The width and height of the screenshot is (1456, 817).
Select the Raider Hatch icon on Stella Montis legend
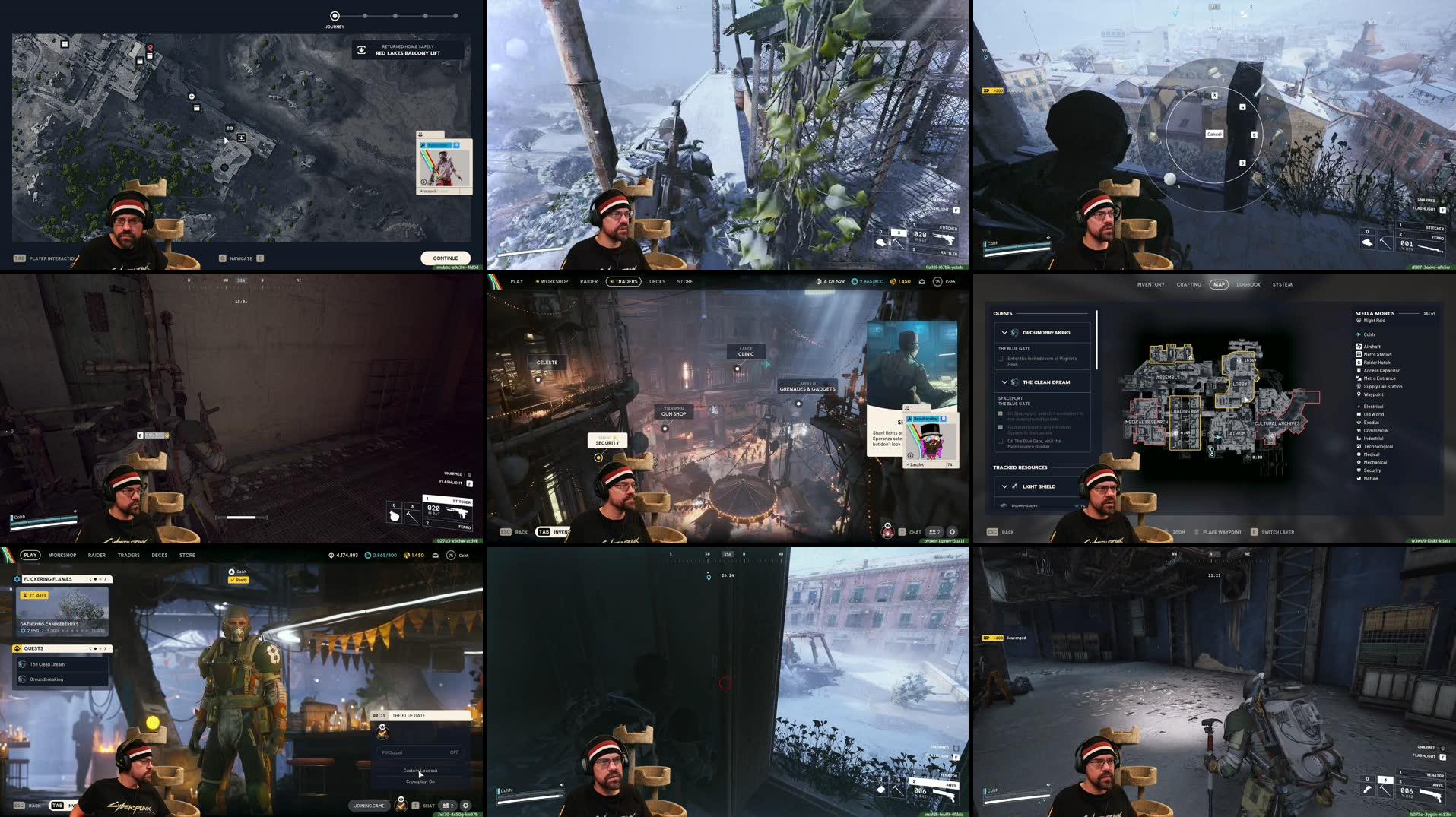coord(1359,363)
